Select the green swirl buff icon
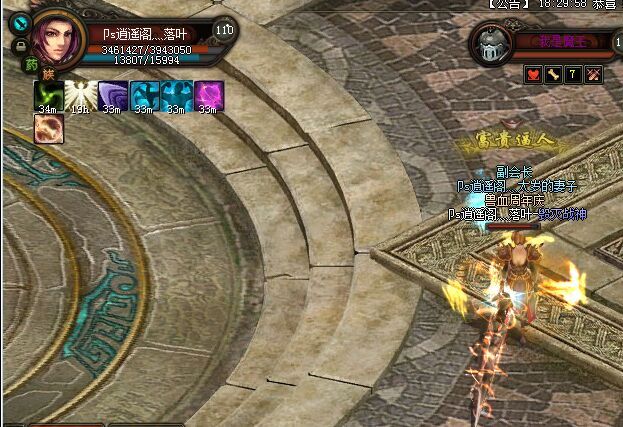The image size is (623, 427). [x=47, y=94]
